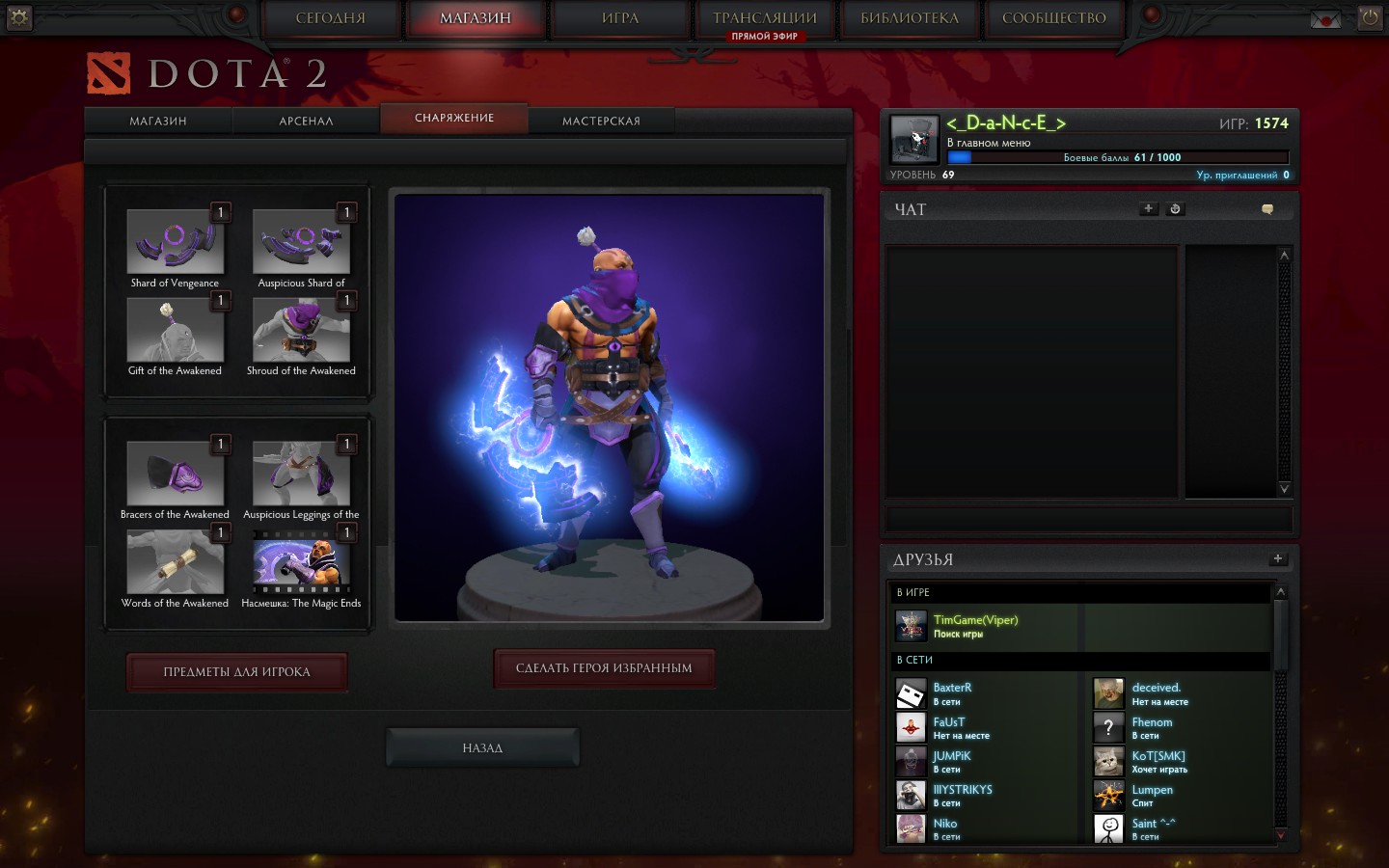Open Предметы для игрока
Viewport: 1389px width, 868px height.
236,672
